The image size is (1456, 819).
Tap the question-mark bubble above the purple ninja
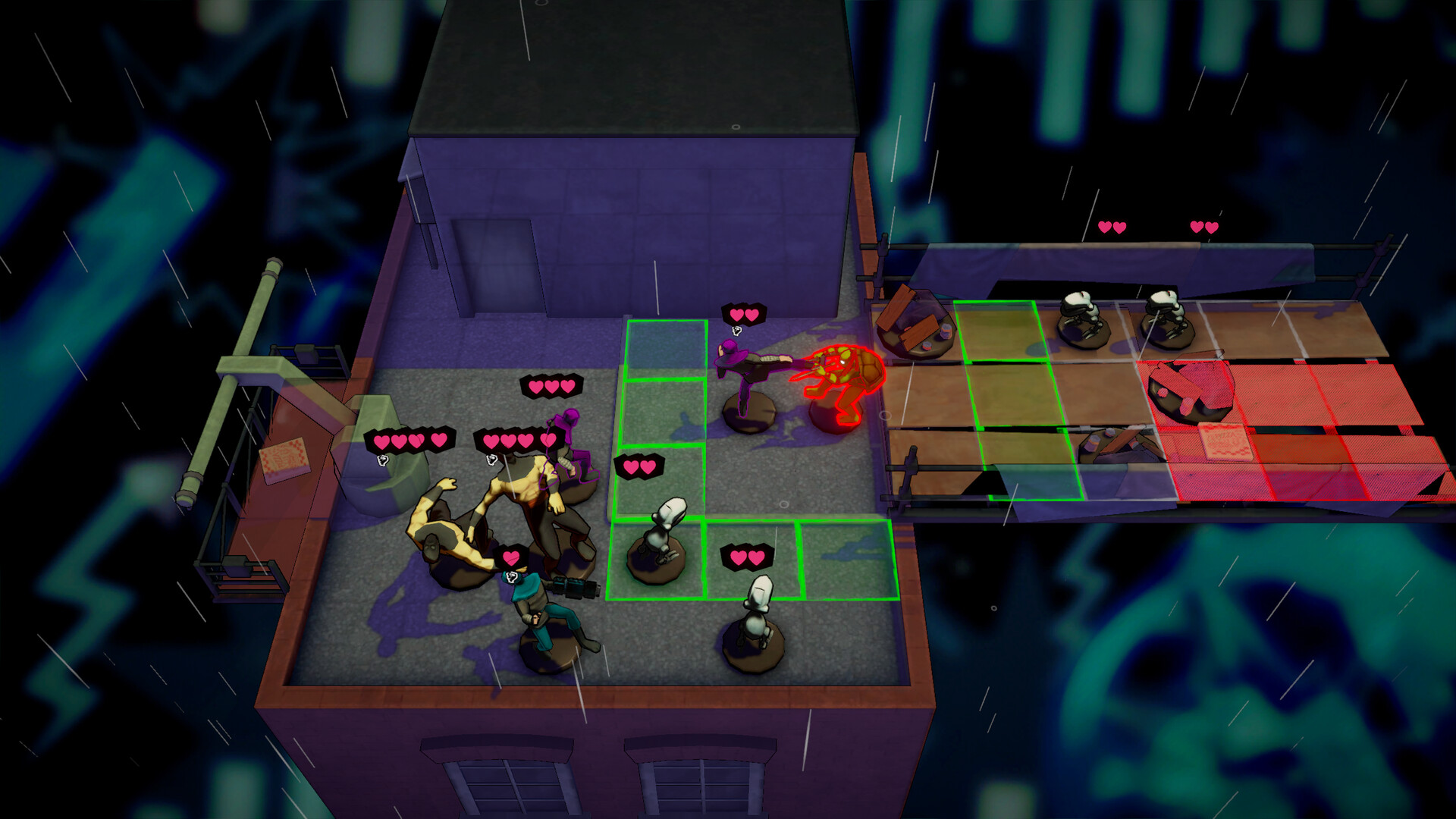tap(736, 331)
